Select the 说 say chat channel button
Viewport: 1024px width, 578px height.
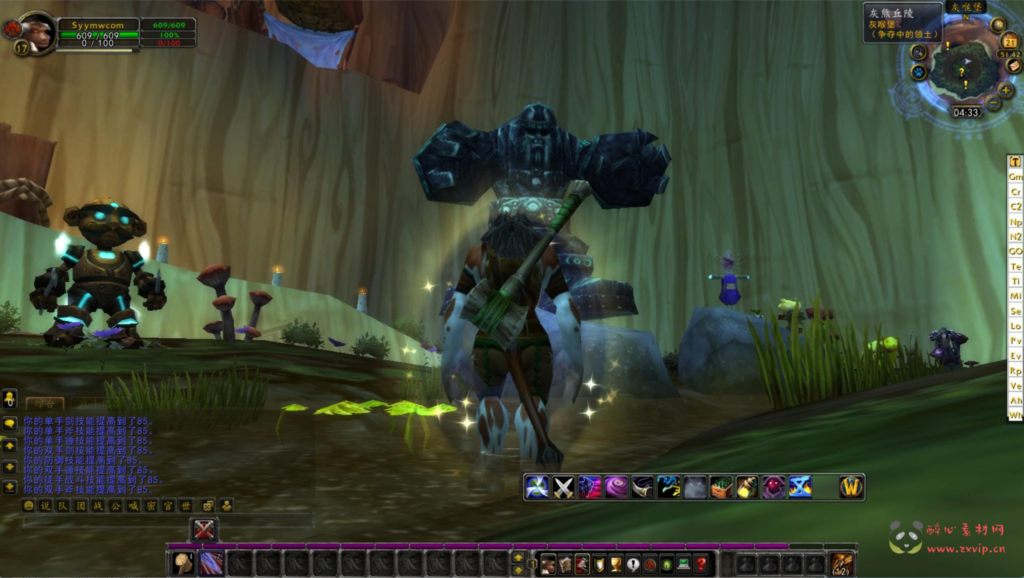coord(46,506)
